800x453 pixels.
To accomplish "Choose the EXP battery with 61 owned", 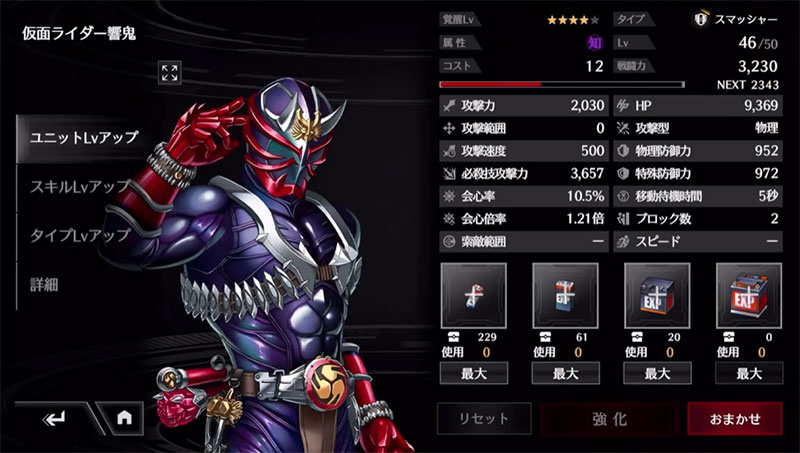I will (x=566, y=295).
